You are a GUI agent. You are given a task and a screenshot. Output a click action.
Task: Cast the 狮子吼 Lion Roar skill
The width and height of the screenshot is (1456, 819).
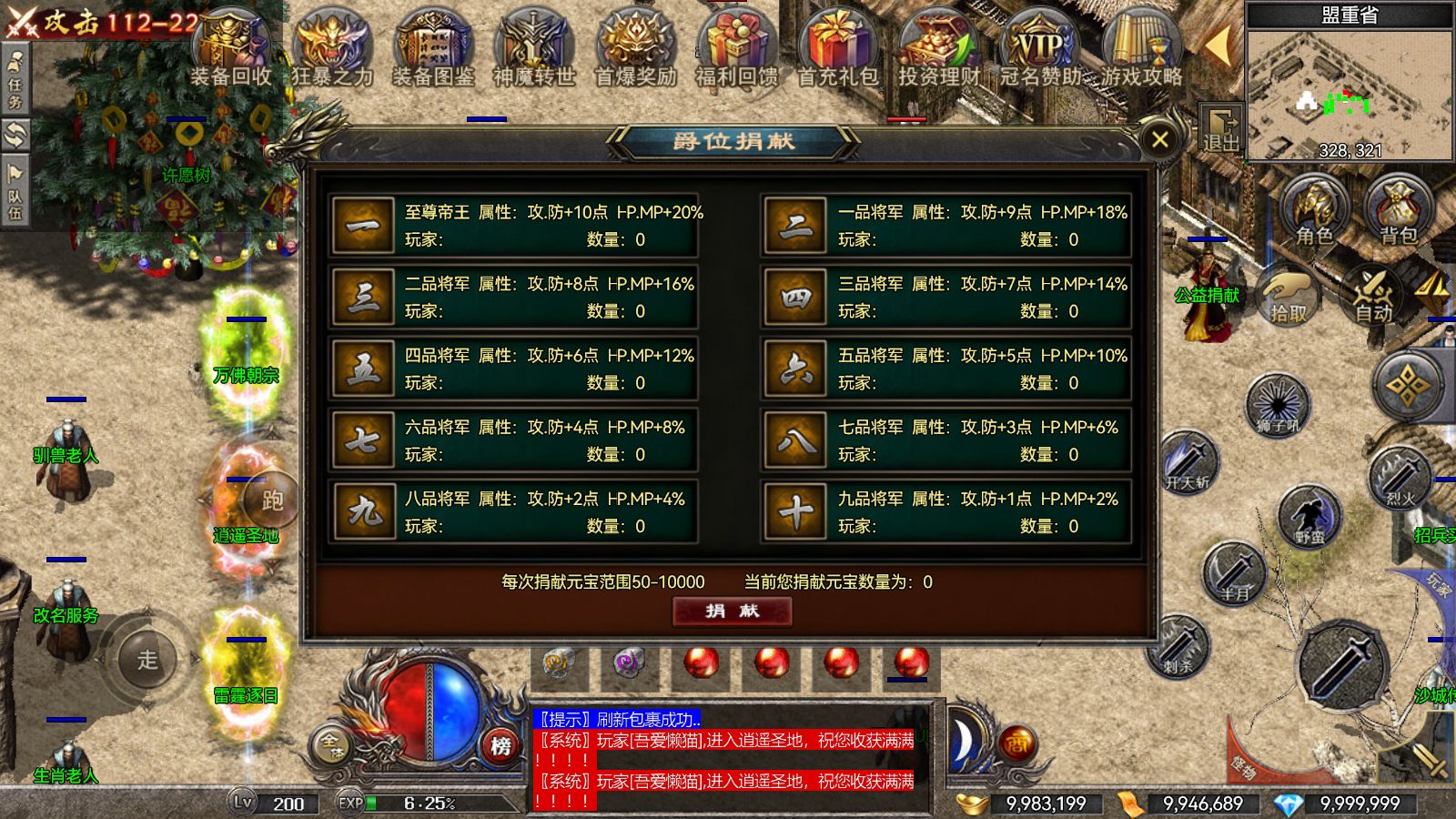click(1278, 405)
